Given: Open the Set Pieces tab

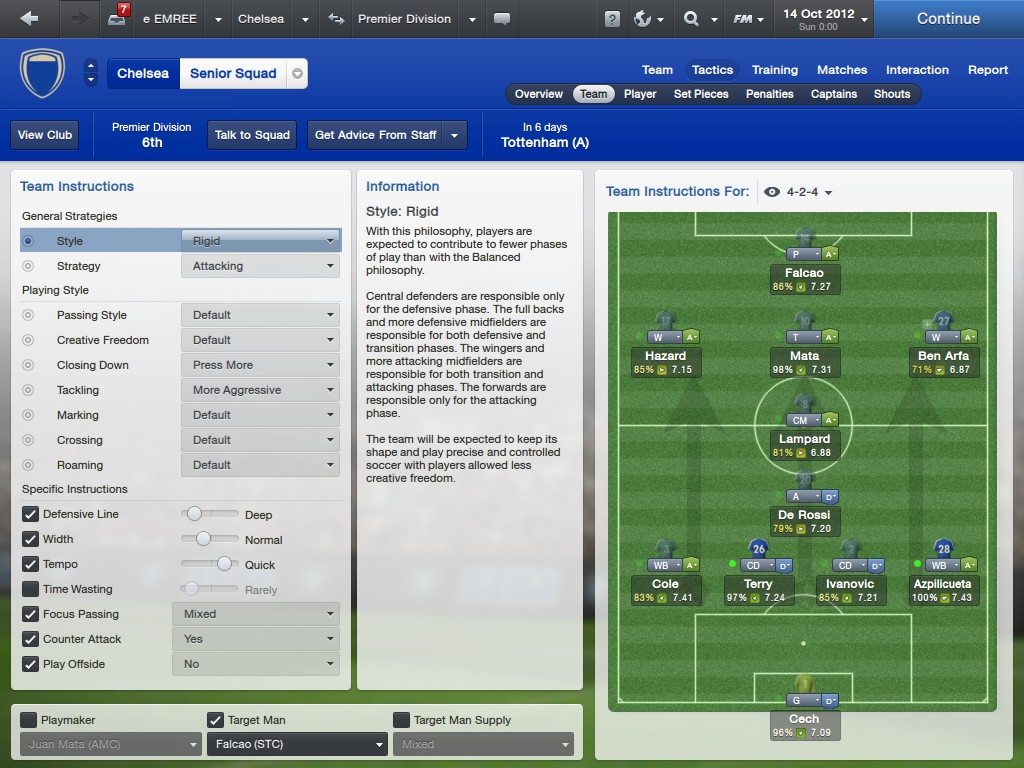Looking at the screenshot, I should coord(701,94).
